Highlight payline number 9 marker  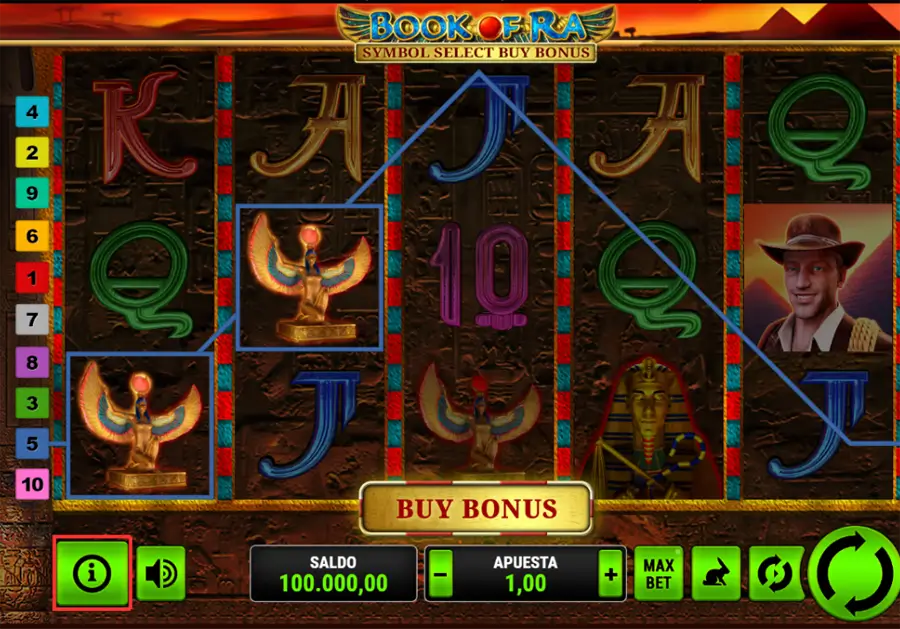[x=32, y=194]
